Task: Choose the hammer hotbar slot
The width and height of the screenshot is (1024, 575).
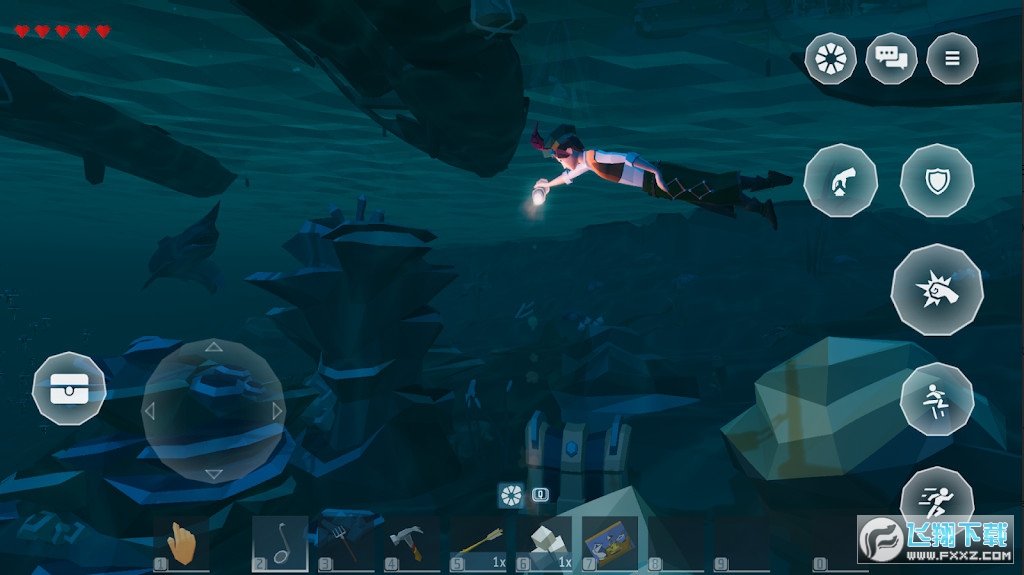Action: pyautogui.click(x=410, y=545)
